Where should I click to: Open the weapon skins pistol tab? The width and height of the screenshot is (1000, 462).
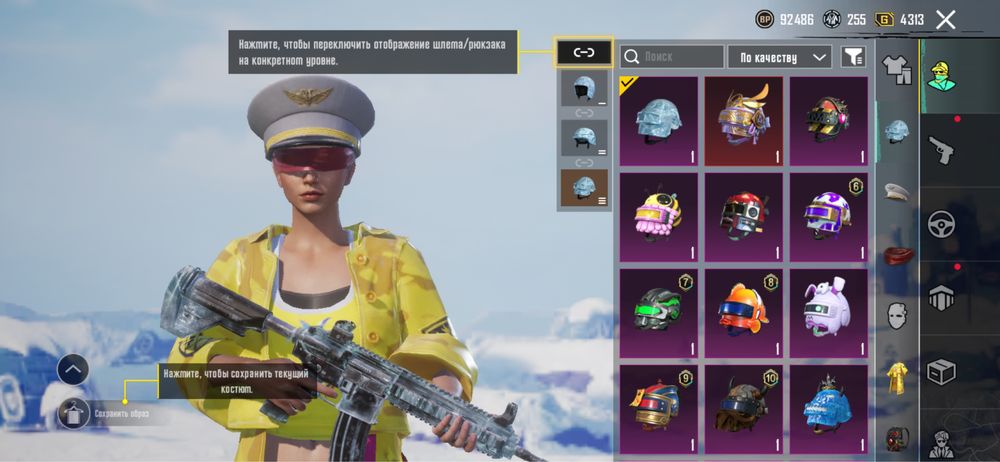click(941, 151)
